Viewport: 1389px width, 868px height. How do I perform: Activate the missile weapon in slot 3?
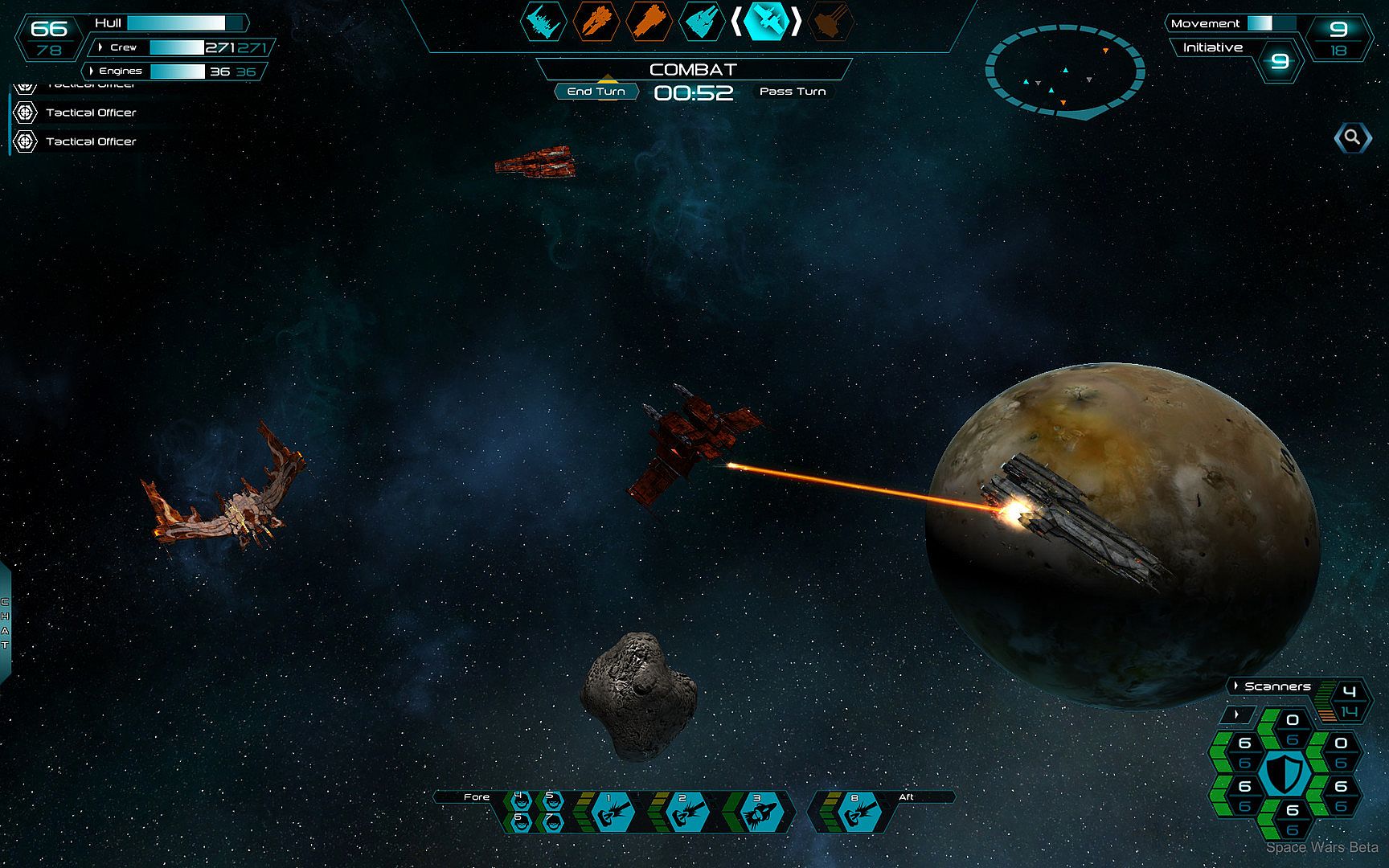759,813
